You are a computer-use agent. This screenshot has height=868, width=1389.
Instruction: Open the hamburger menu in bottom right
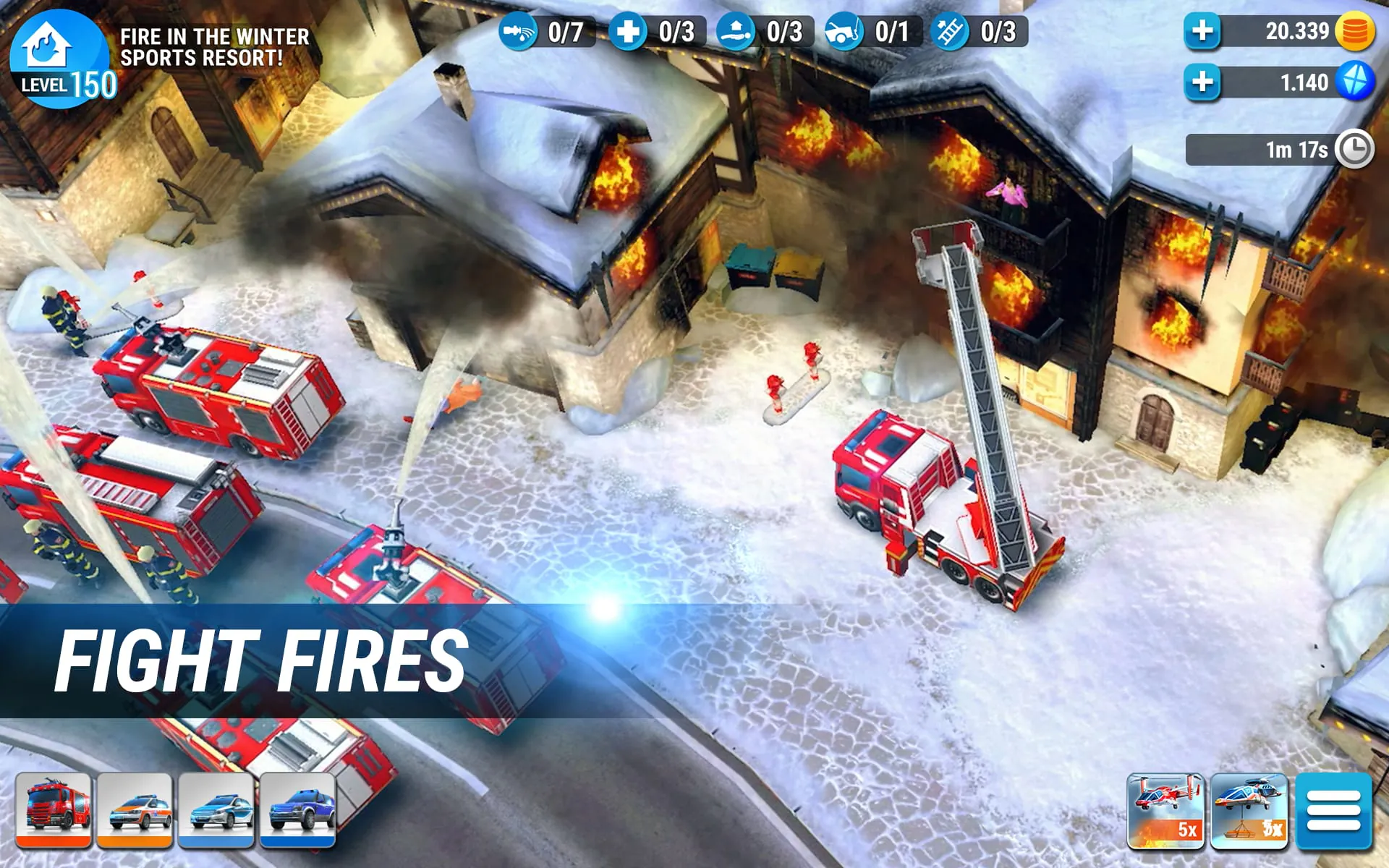click(1333, 810)
